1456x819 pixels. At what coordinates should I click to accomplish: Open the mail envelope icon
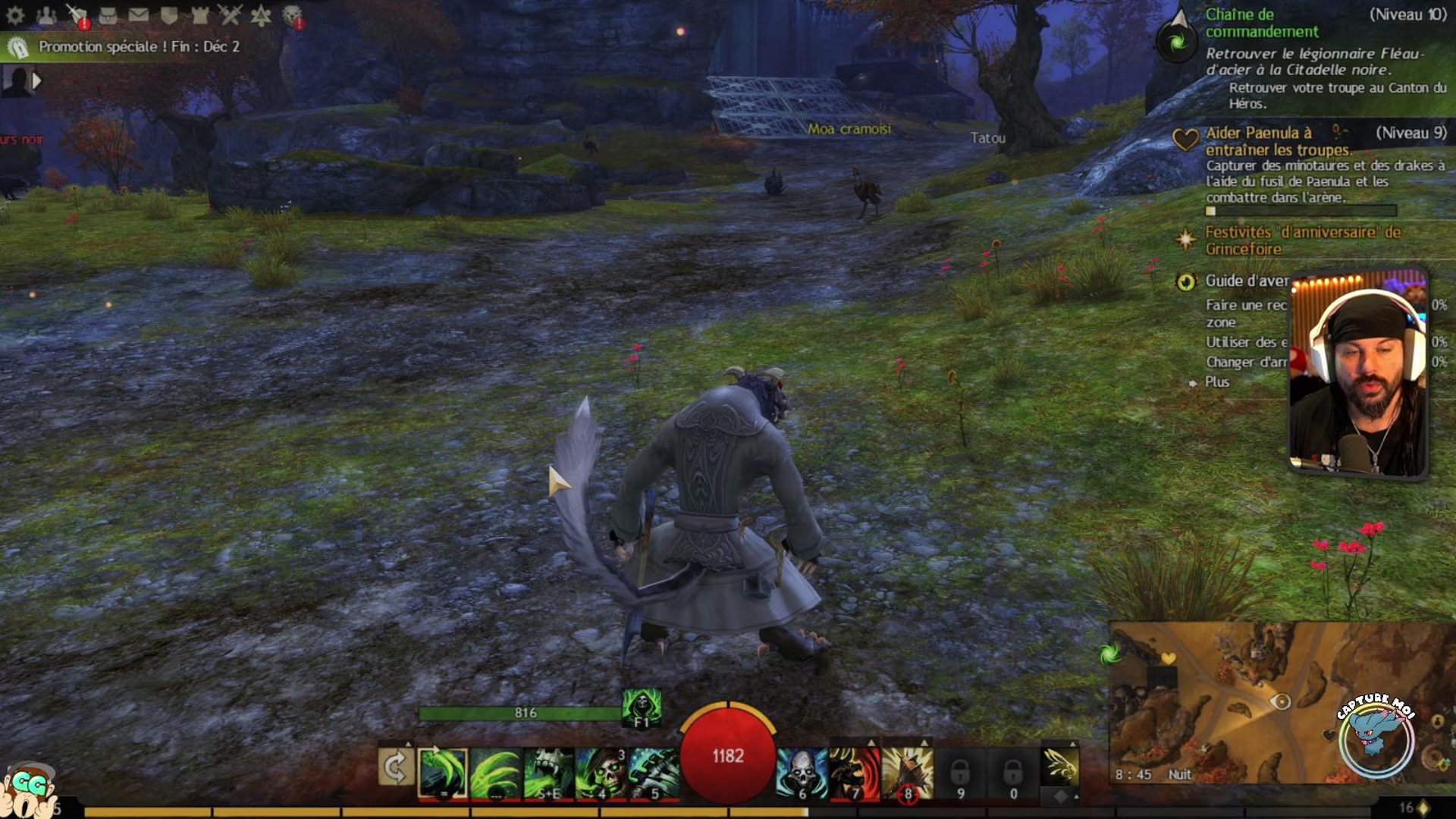pos(138,15)
